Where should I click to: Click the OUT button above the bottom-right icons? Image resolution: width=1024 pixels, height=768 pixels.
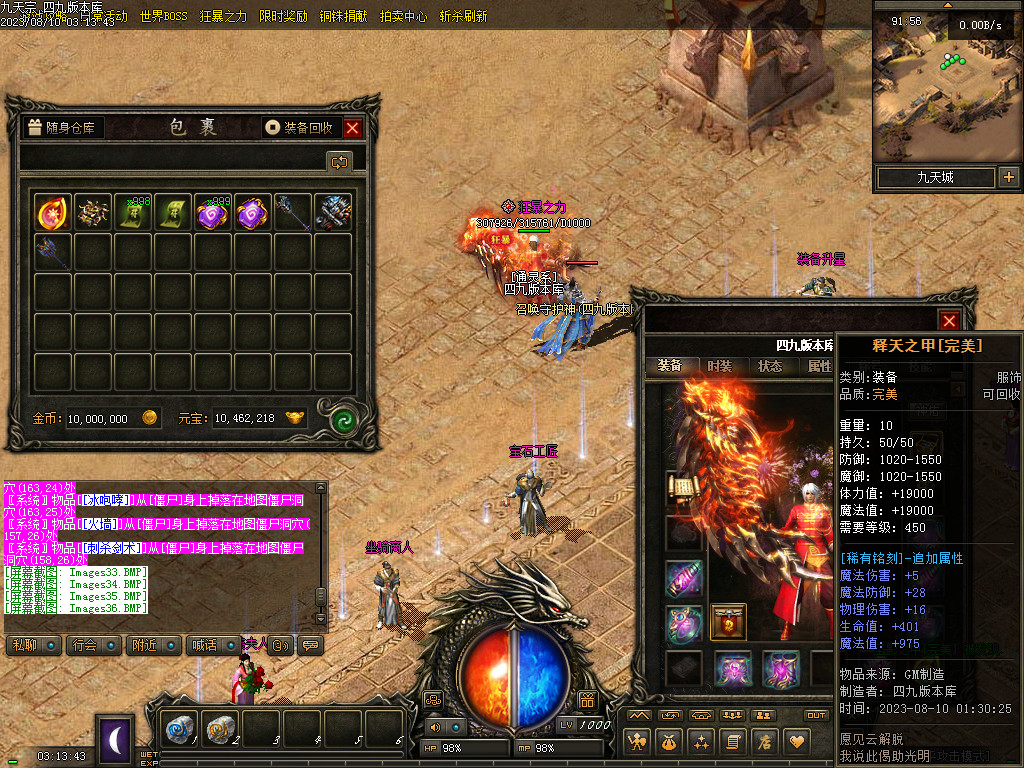click(x=816, y=715)
